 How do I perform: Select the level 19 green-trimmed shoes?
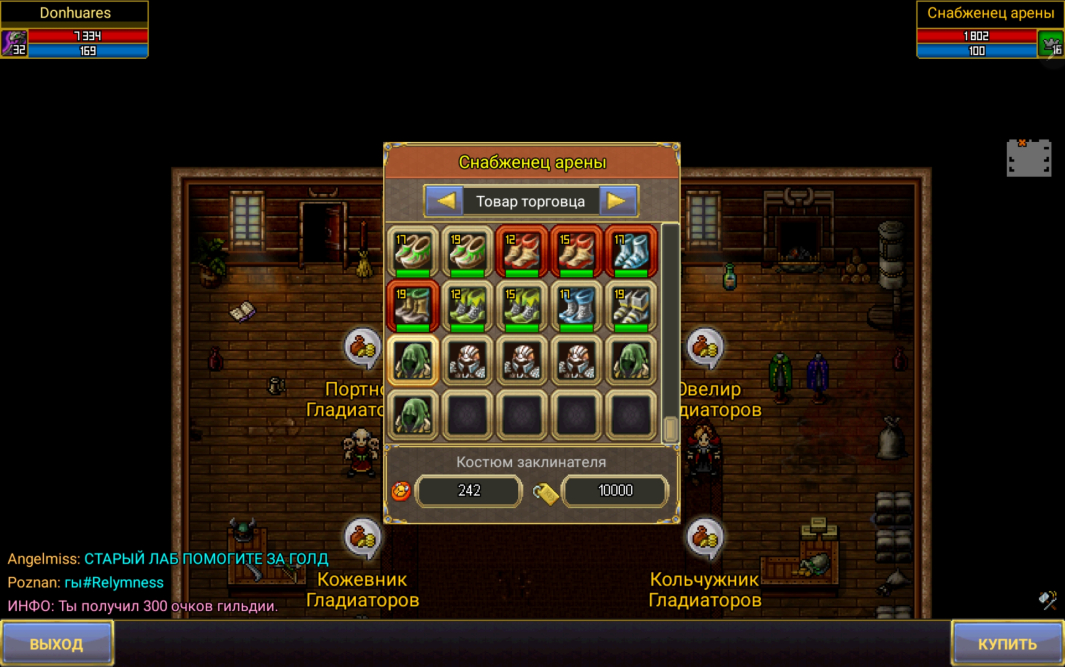[x=467, y=252]
